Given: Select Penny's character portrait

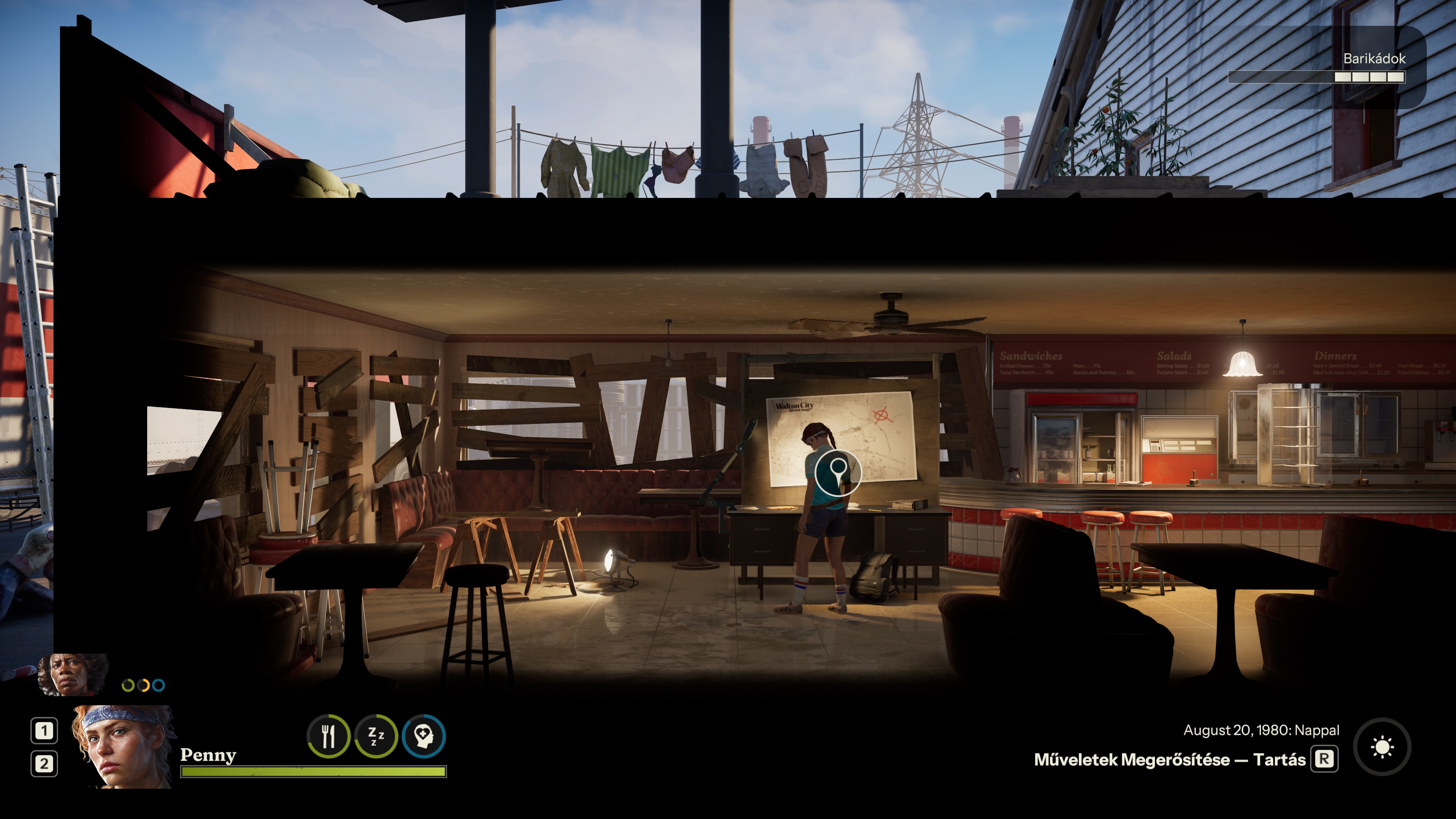Looking at the screenshot, I should coord(123,746).
